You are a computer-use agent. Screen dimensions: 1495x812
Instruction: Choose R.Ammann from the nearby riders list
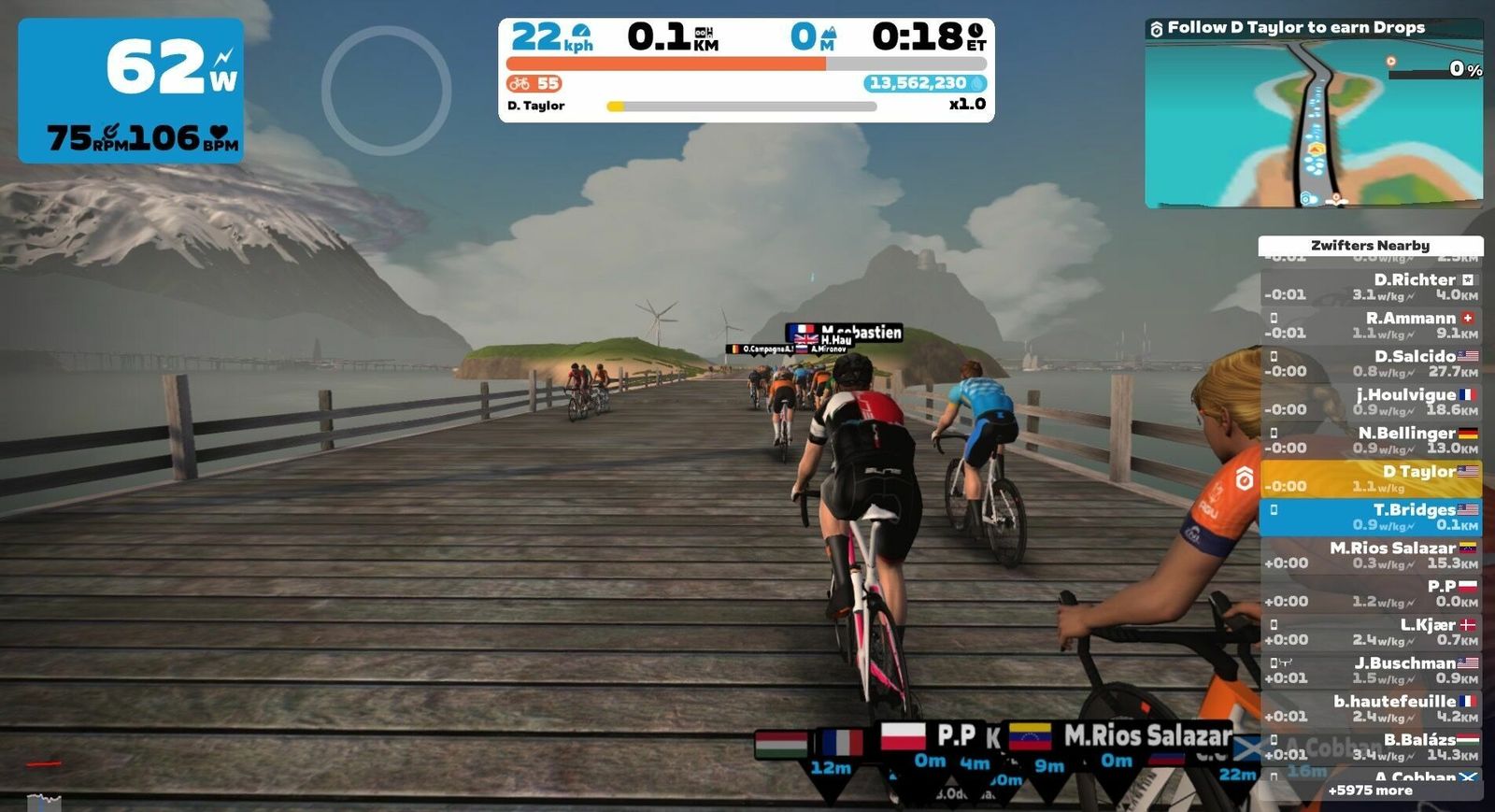[1370, 325]
